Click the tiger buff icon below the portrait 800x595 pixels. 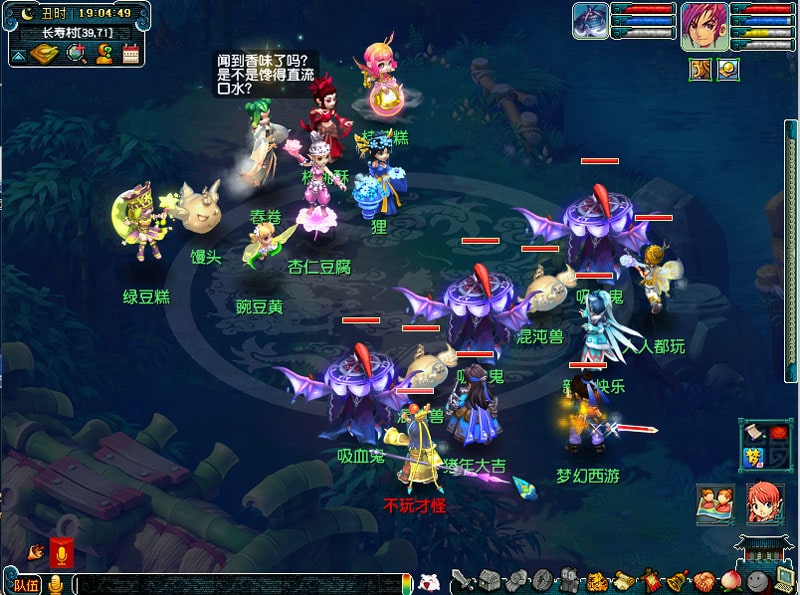(x=700, y=69)
